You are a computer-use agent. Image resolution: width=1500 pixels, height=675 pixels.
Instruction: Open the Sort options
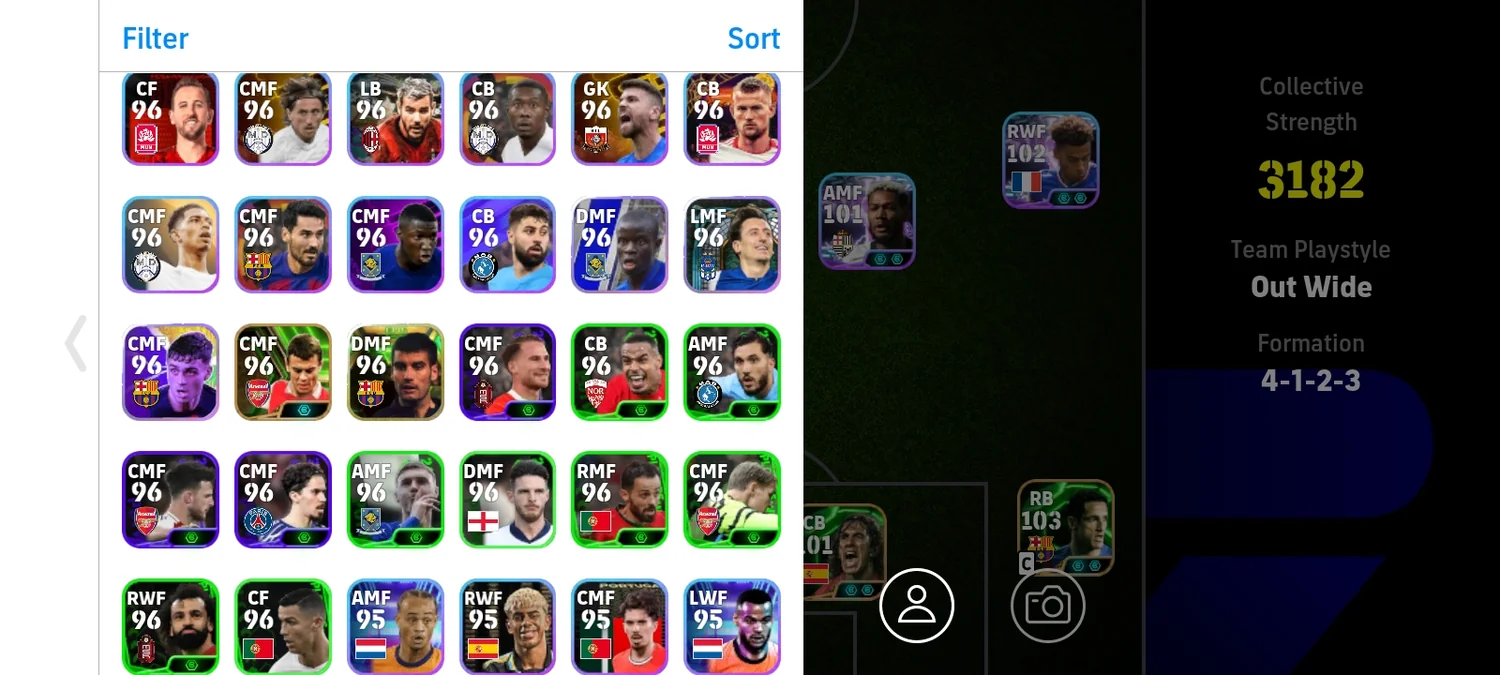[753, 38]
